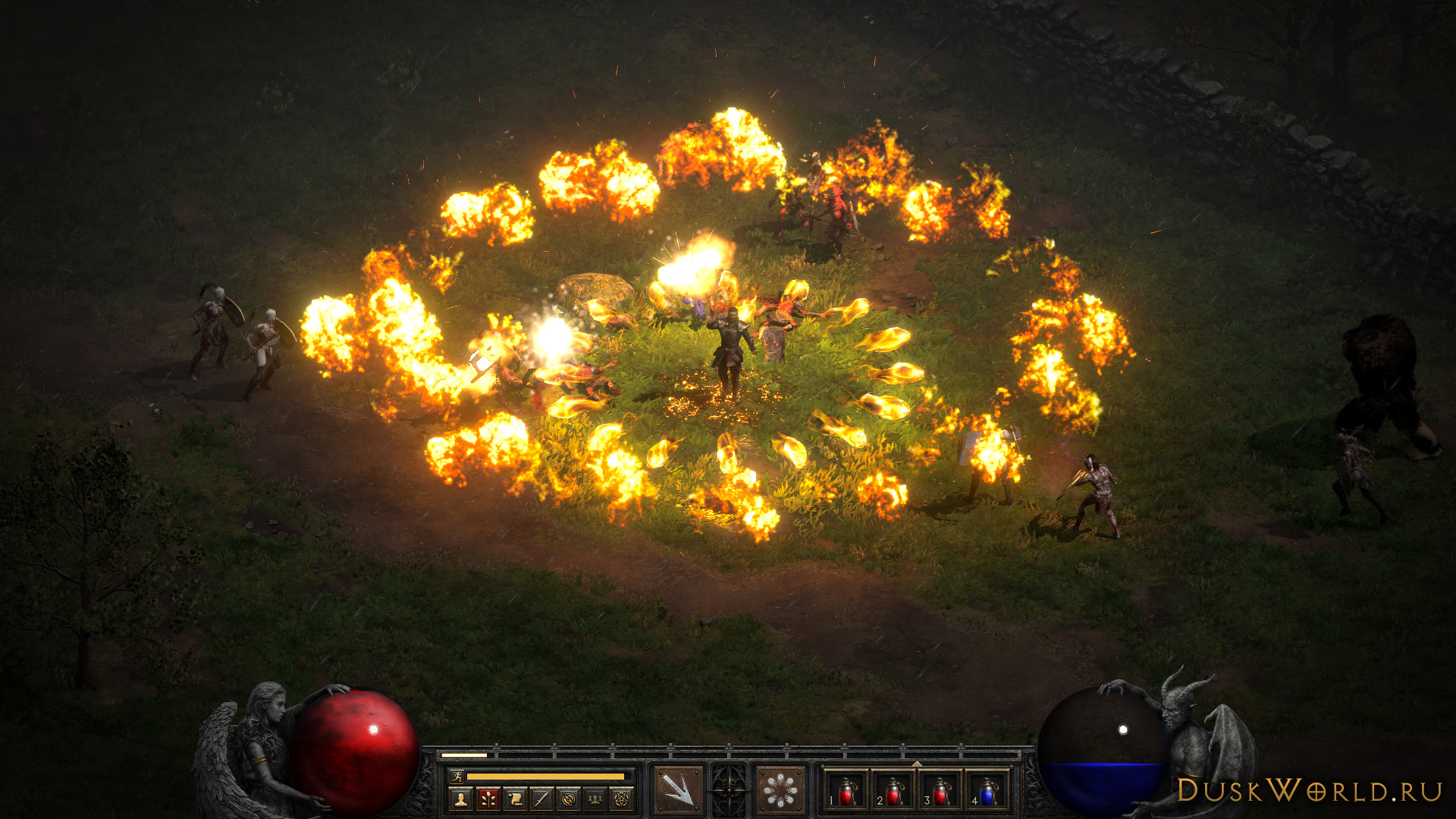Use the red health potion in slot 3

click(x=940, y=791)
